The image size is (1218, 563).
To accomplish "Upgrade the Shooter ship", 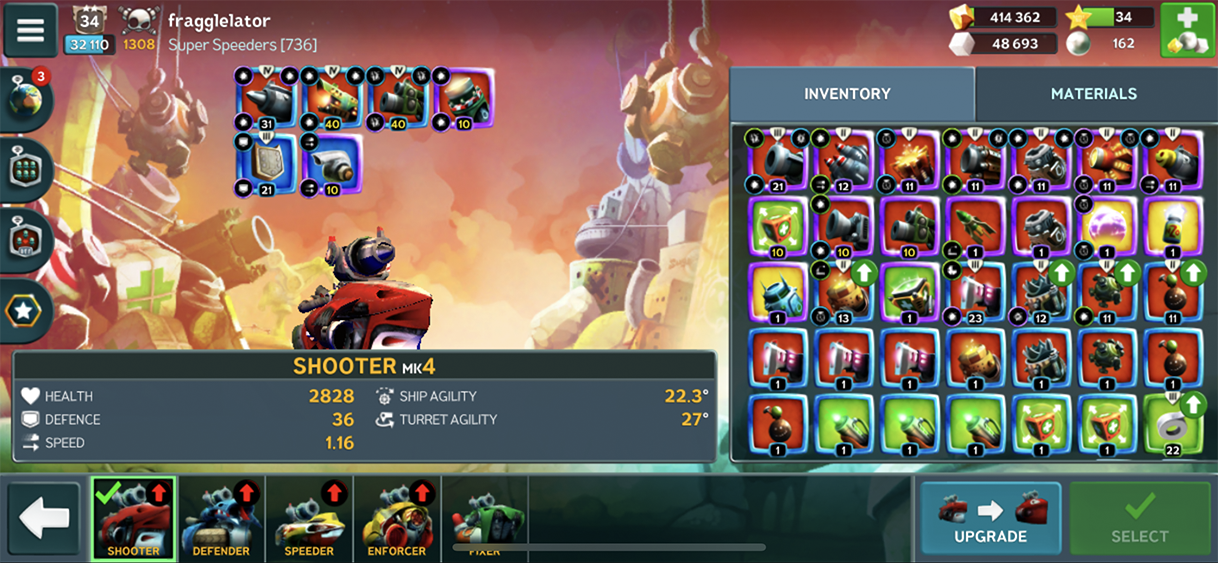I will (990, 517).
